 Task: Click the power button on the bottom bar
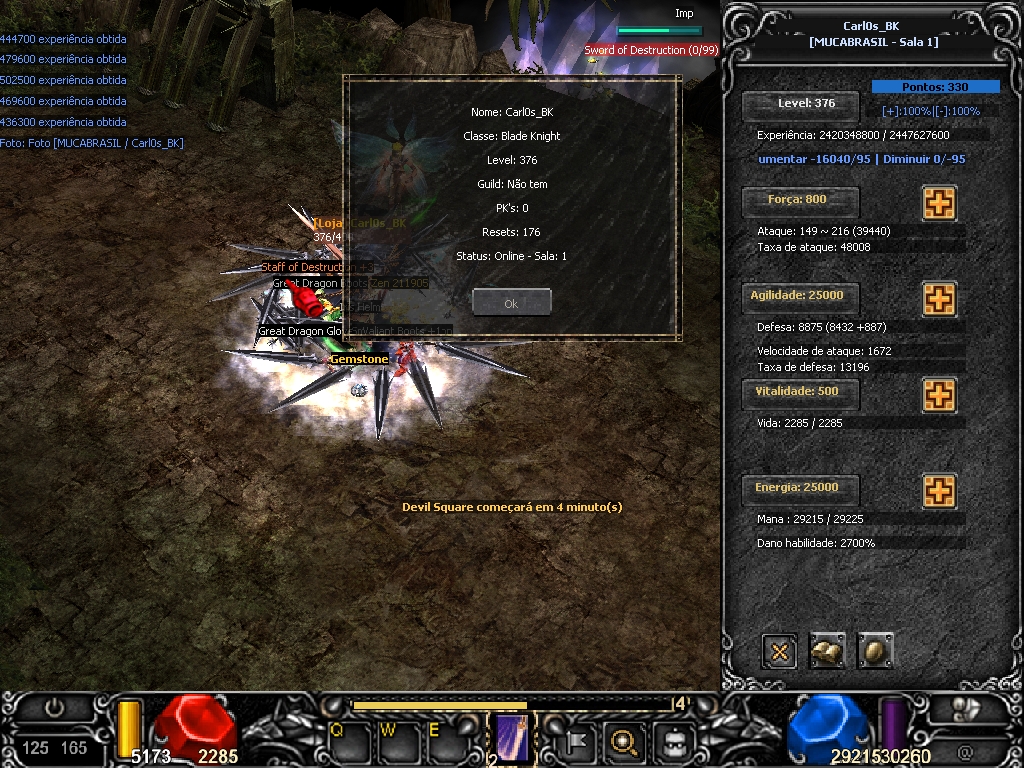click(x=54, y=707)
